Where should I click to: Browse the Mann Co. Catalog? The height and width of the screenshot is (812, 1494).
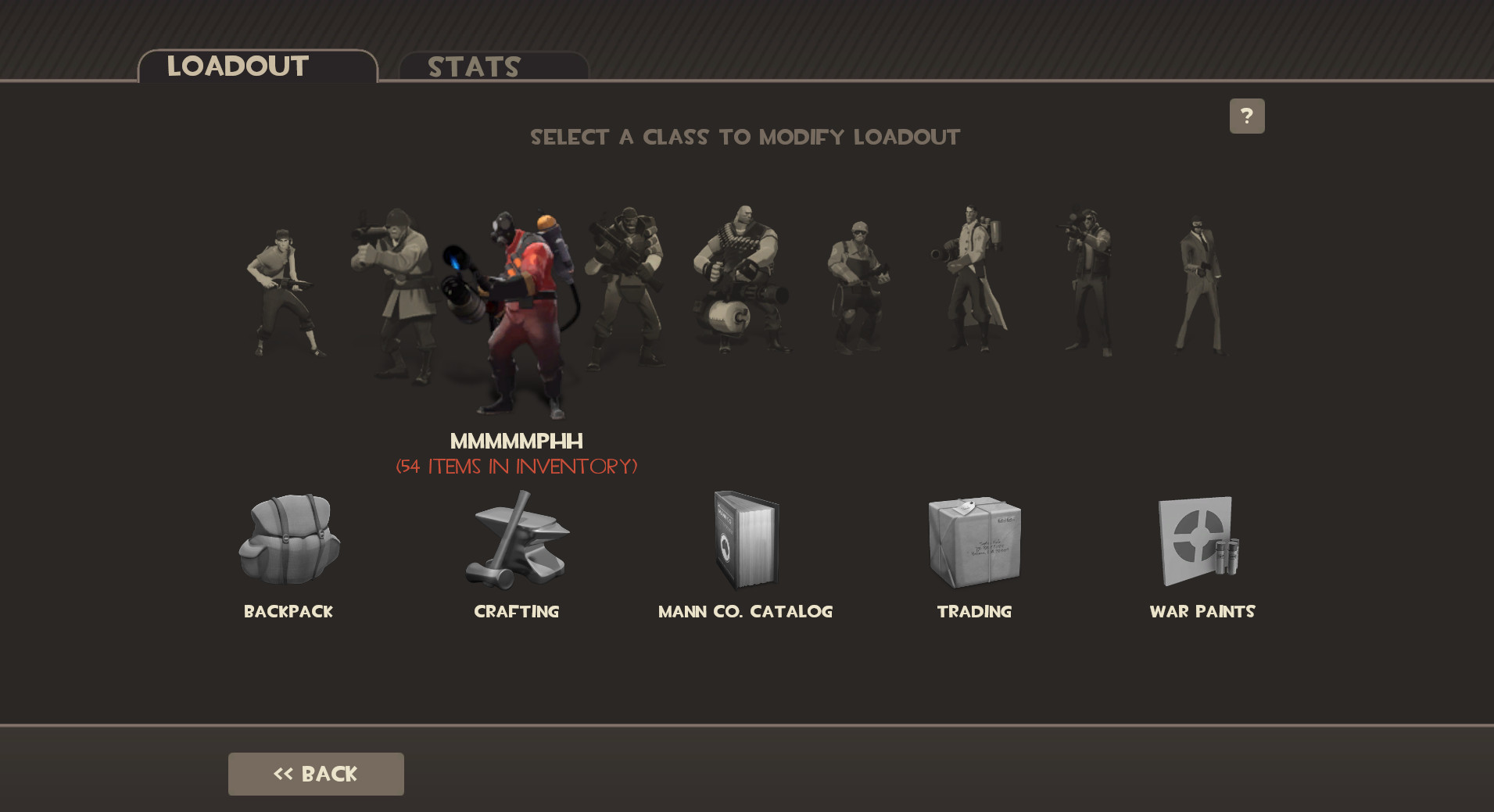[x=746, y=539]
